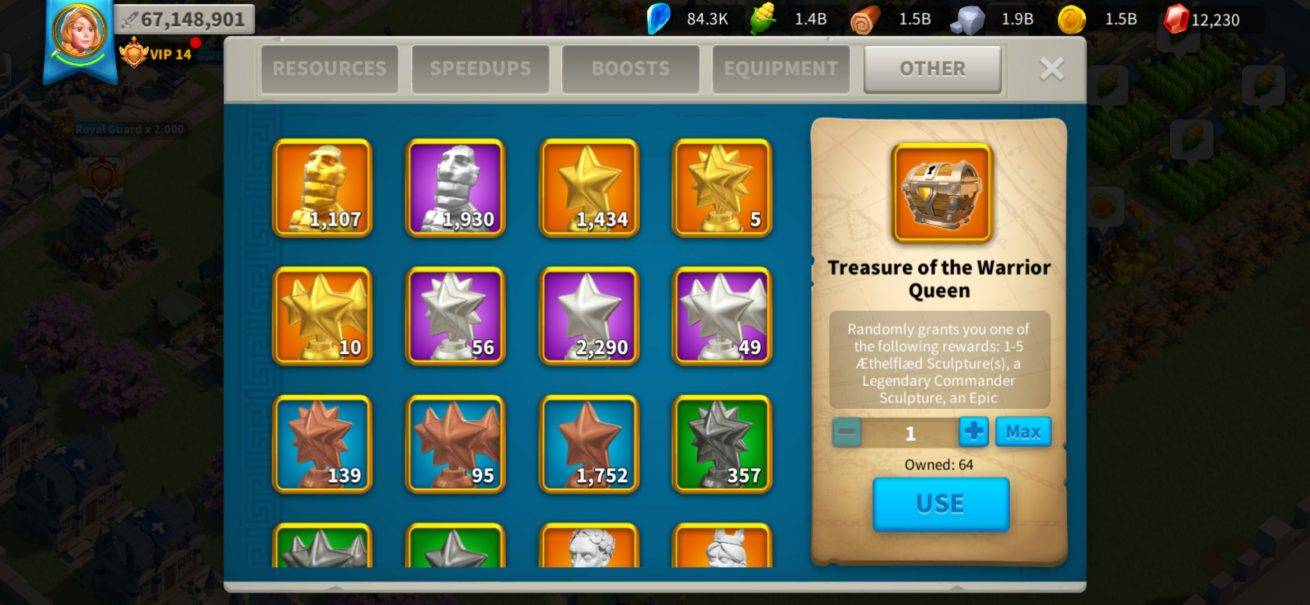
Task: Select the gold star item with 1,434
Action: point(589,188)
